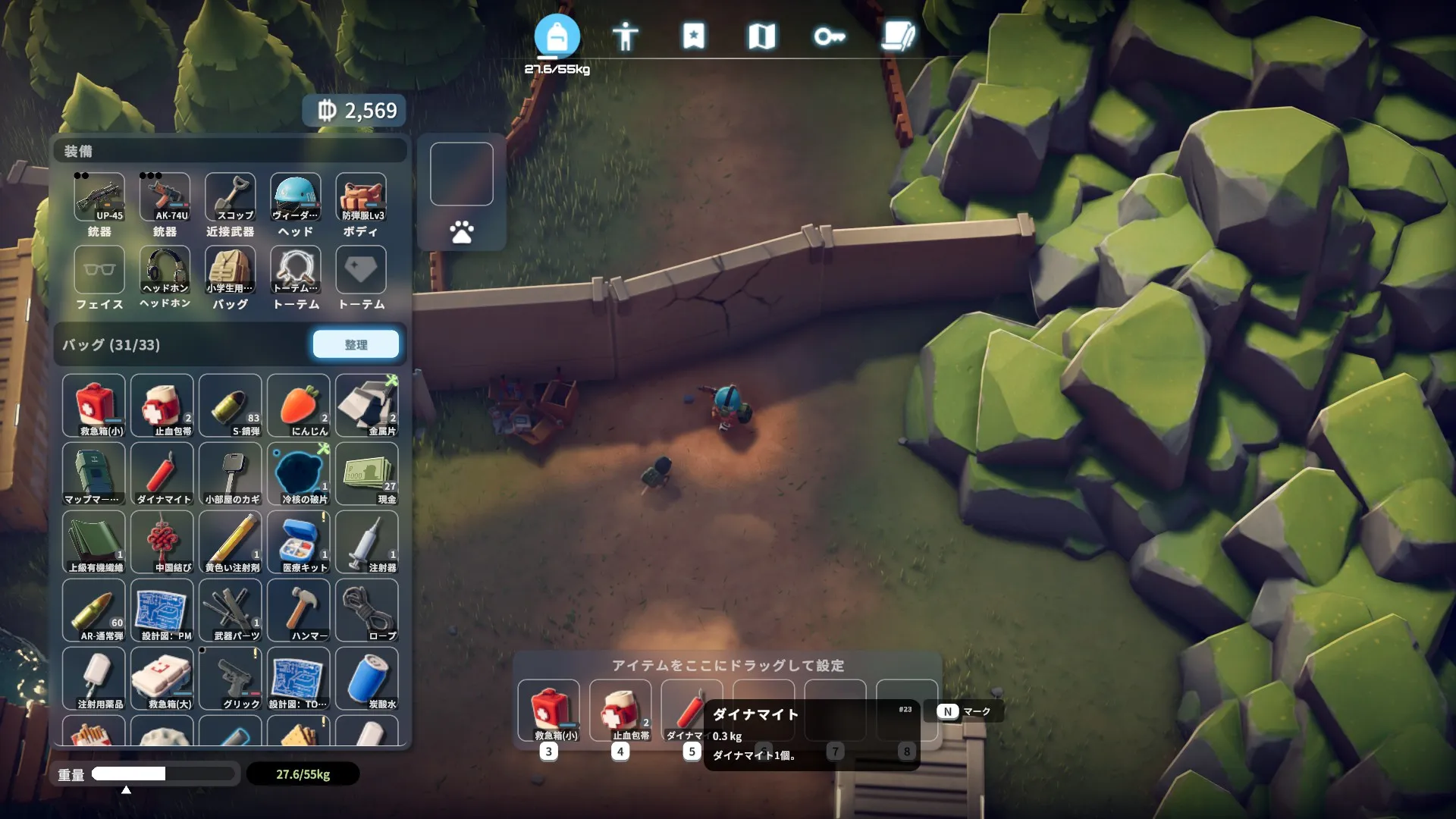Use the small first aid kit hotbar slot
Screen dimensions: 1456x819
coord(548,711)
